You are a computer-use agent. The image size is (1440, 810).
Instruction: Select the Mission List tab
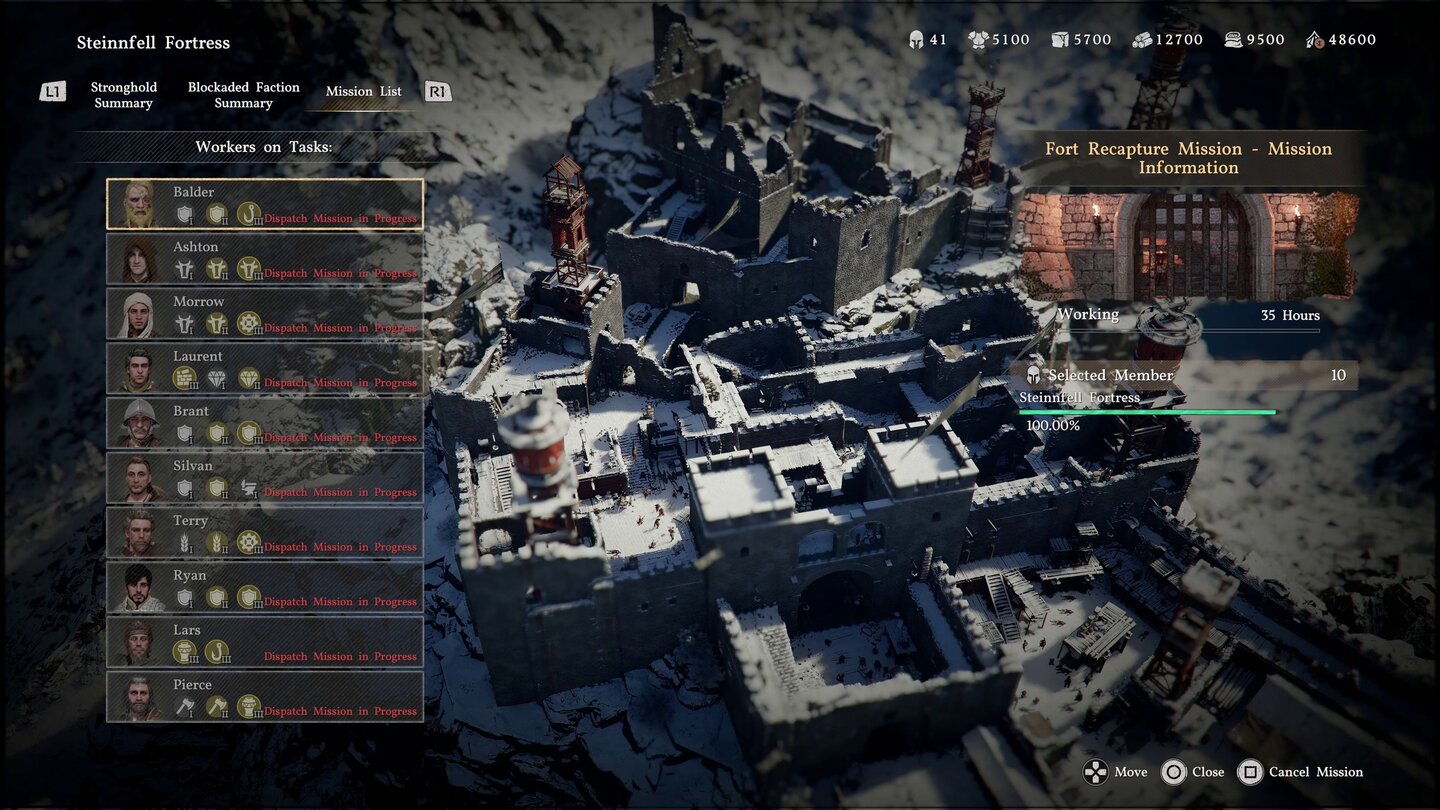pyautogui.click(x=363, y=91)
